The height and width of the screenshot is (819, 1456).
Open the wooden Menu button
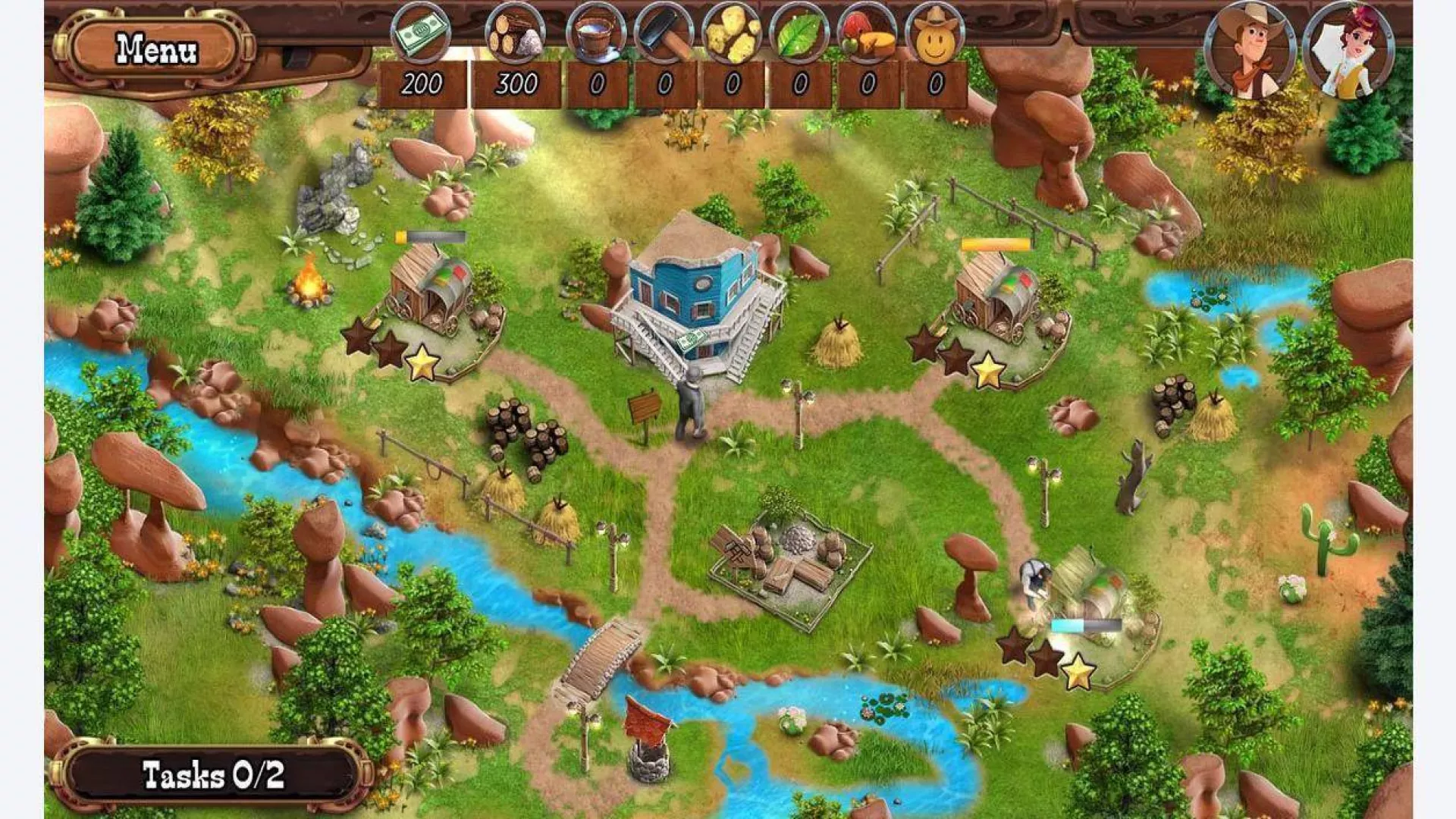click(156, 50)
